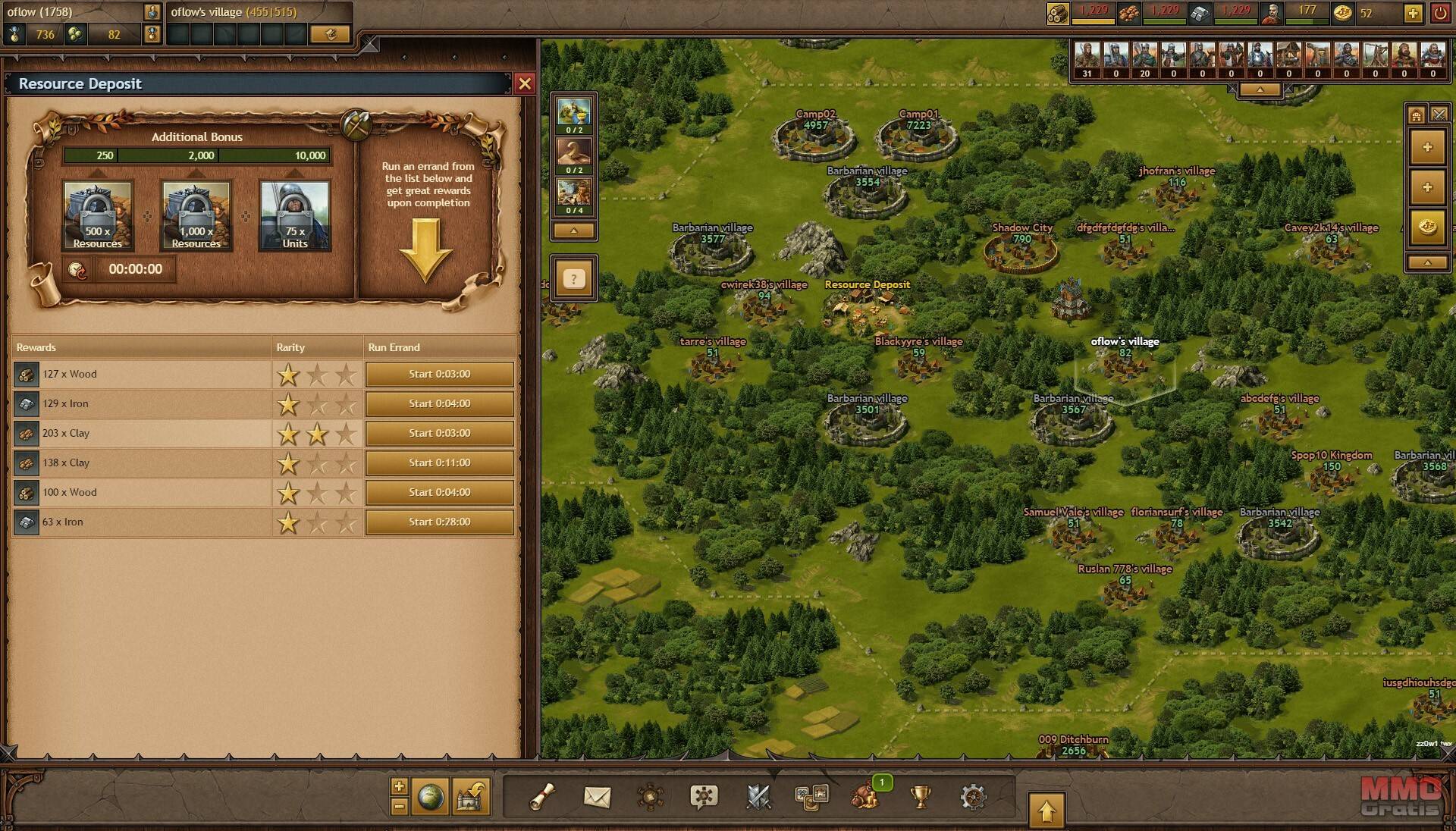The width and height of the screenshot is (1456, 831).
Task: Close the Resource Deposit window
Action: coord(525,83)
